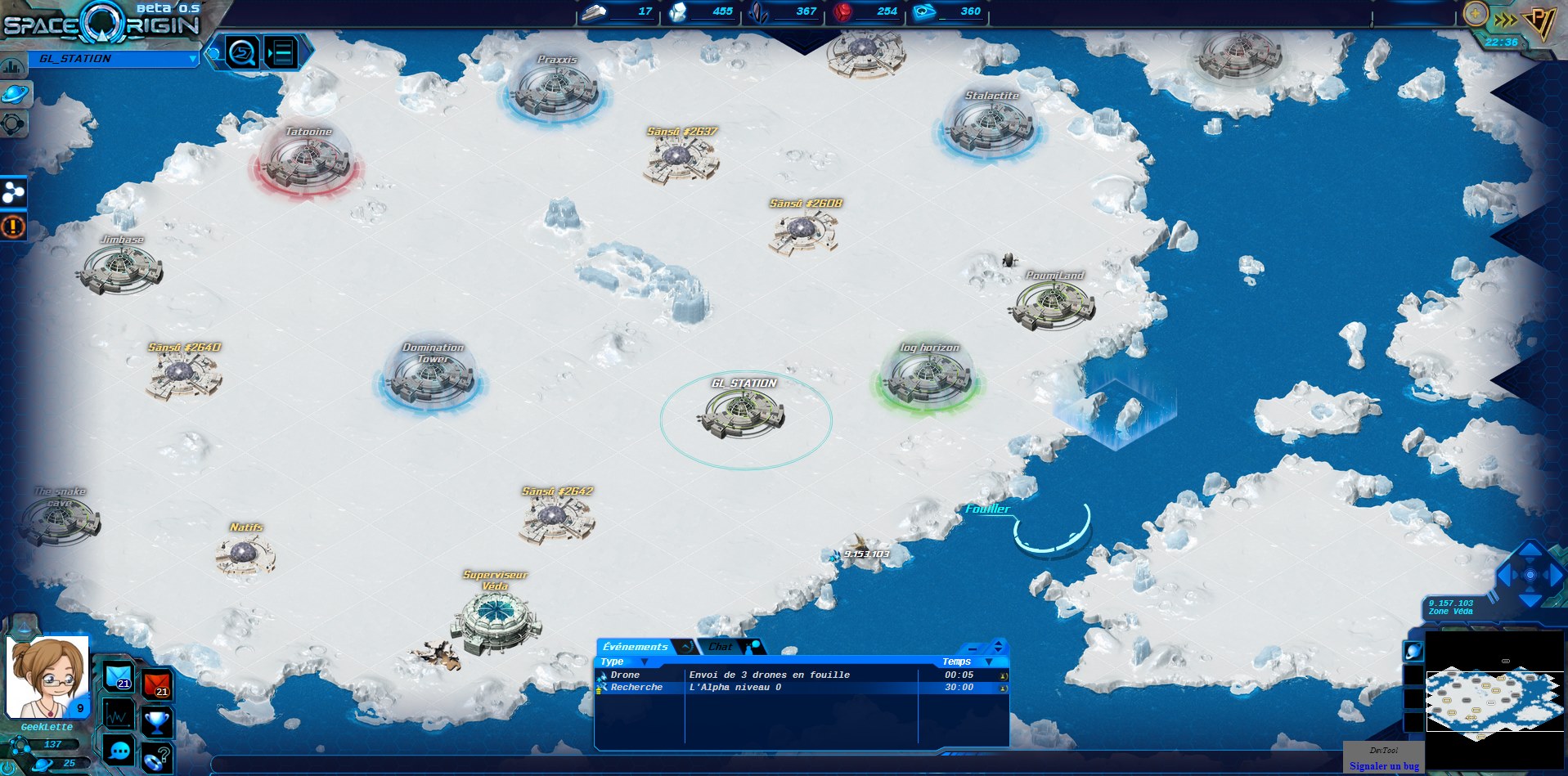Screen dimensions: 1568x776
Task: Show the statistics graph panel
Action: click(118, 715)
